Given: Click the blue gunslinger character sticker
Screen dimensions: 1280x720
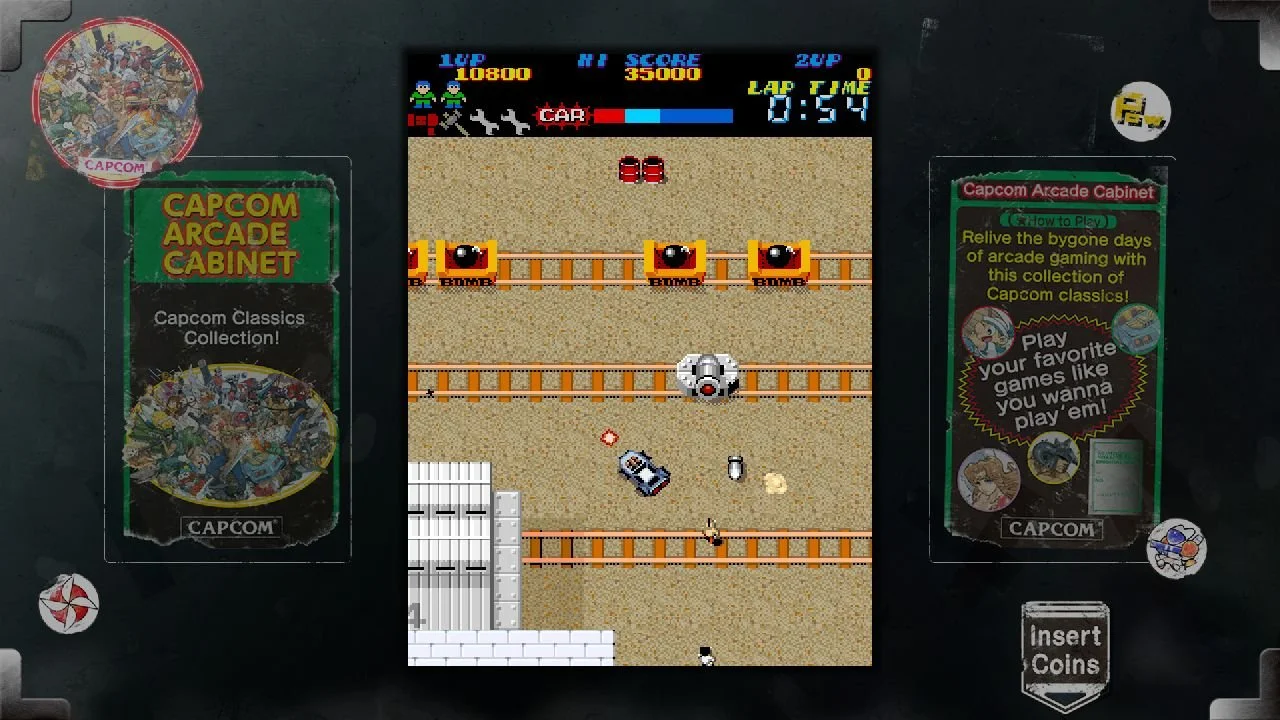Looking at the screenshot, I should [x=1178, y=547].
